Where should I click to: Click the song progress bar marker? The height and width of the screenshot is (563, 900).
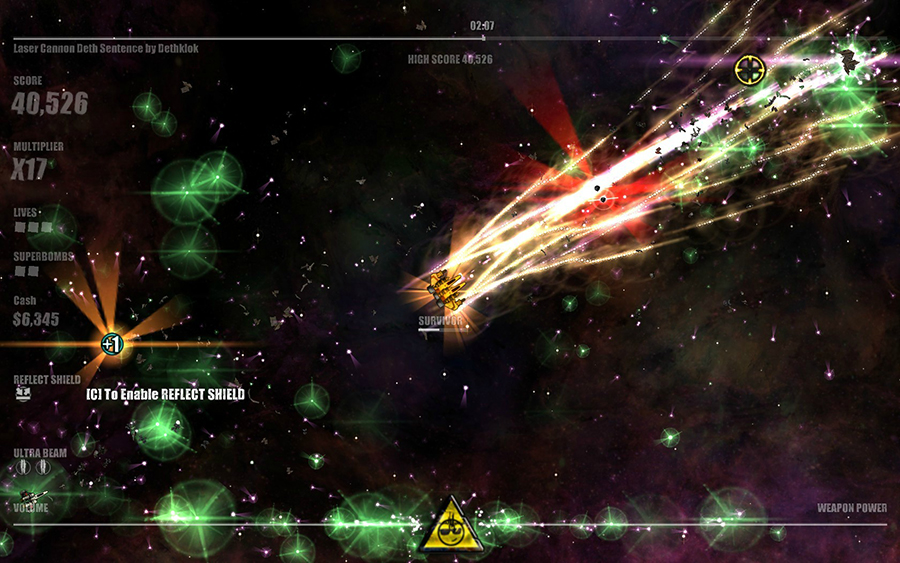pos(483,38)
